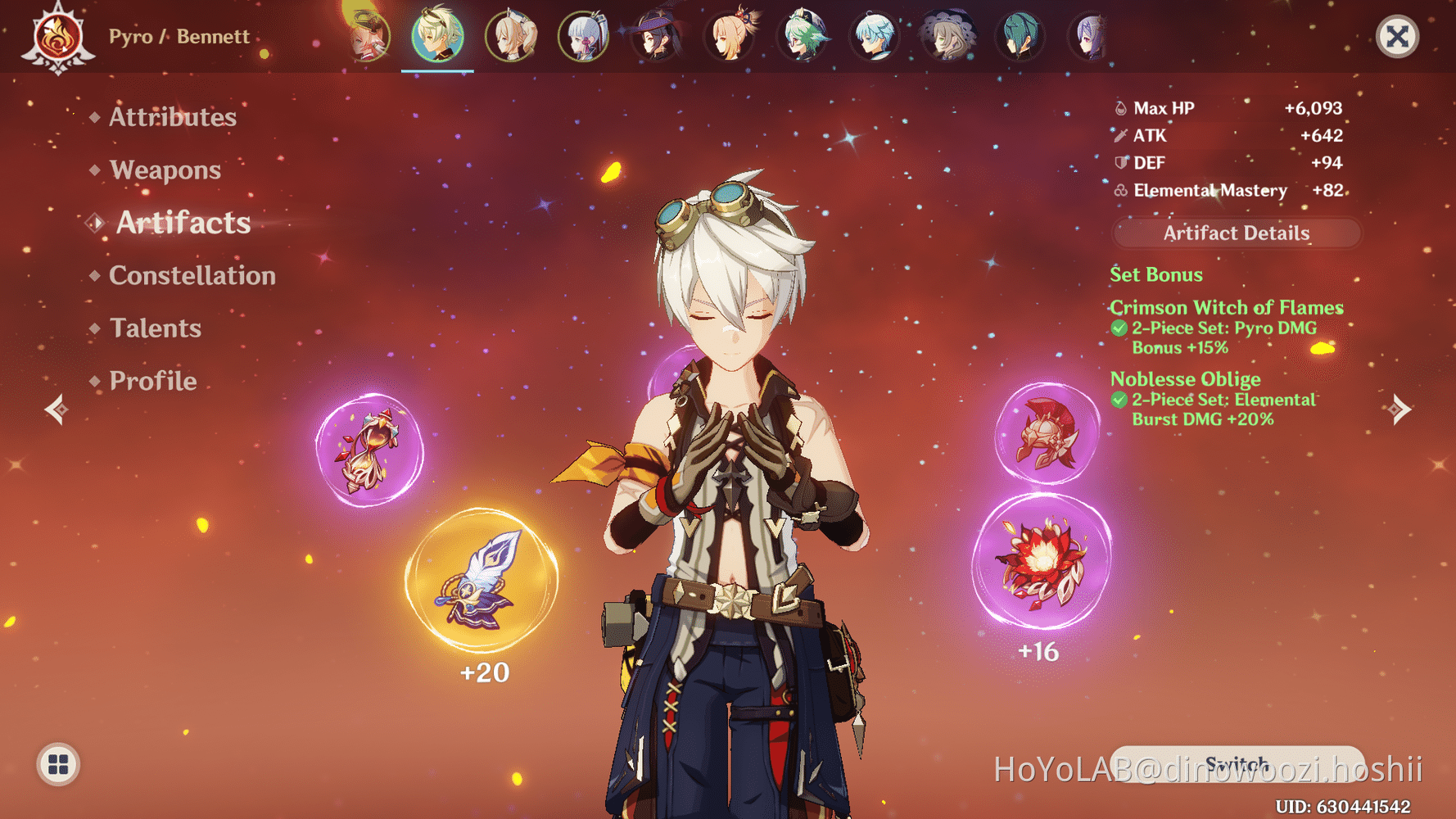Go to the Weapons menu entry
This screenshot has width=1456, height=819.
click(x=165, y=170)
